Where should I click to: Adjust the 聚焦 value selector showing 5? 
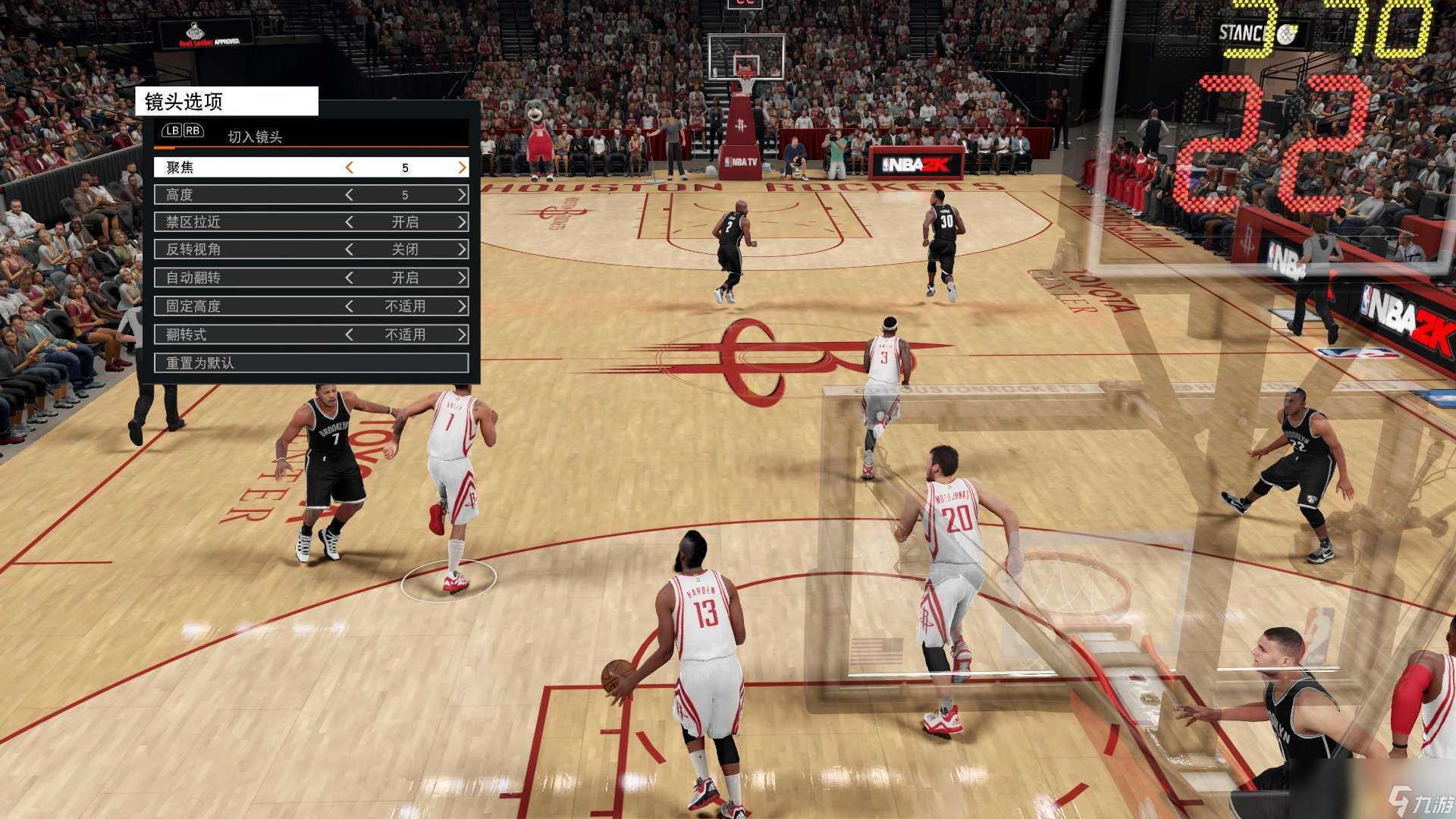click(406, 167)
